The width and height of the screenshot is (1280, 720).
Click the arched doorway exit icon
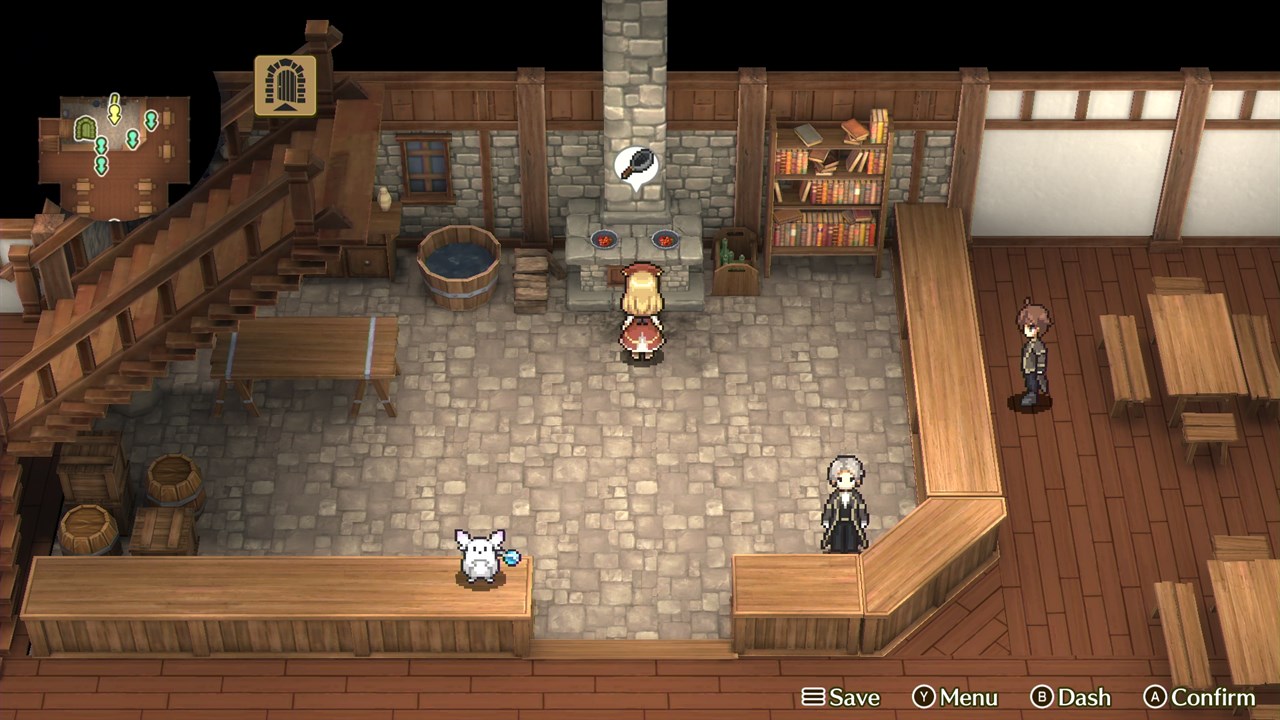click(x=285, y=85)
